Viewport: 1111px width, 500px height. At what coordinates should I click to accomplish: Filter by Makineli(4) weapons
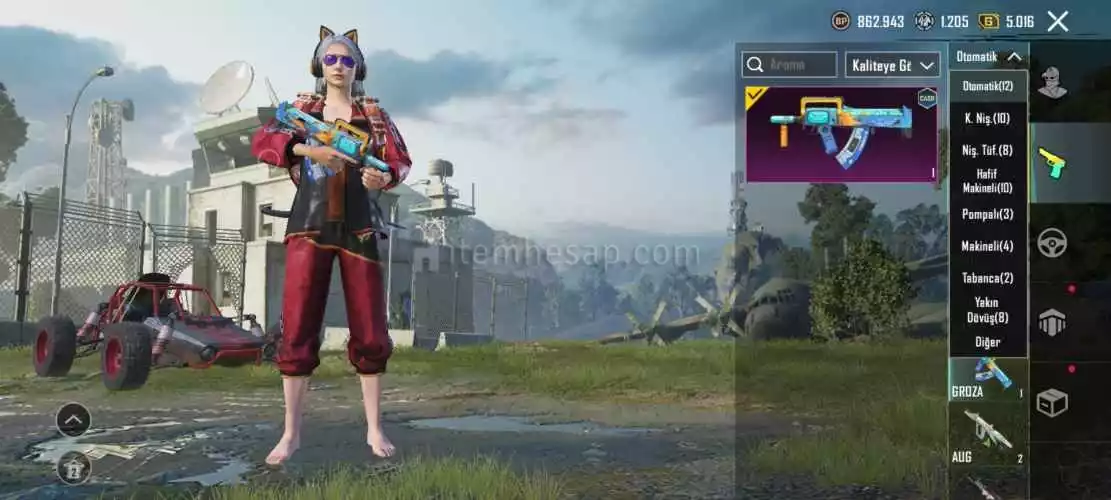(987, 246)
